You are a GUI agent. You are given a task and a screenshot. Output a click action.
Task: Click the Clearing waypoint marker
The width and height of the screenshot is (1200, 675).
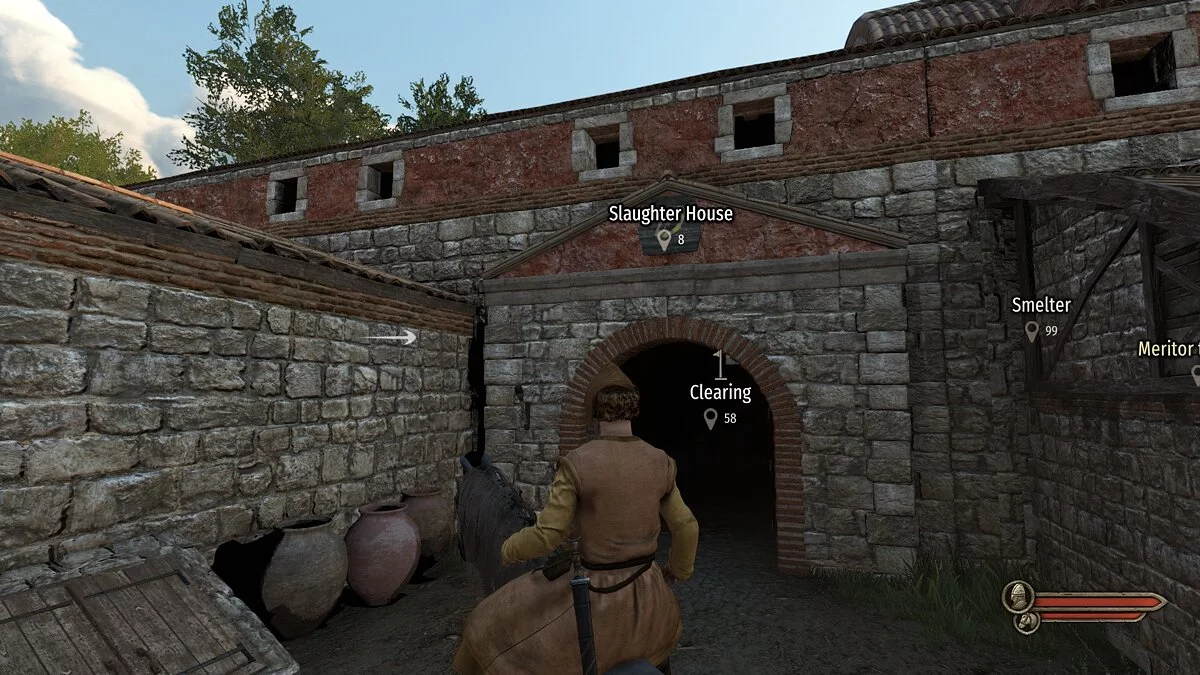(711, 418)
